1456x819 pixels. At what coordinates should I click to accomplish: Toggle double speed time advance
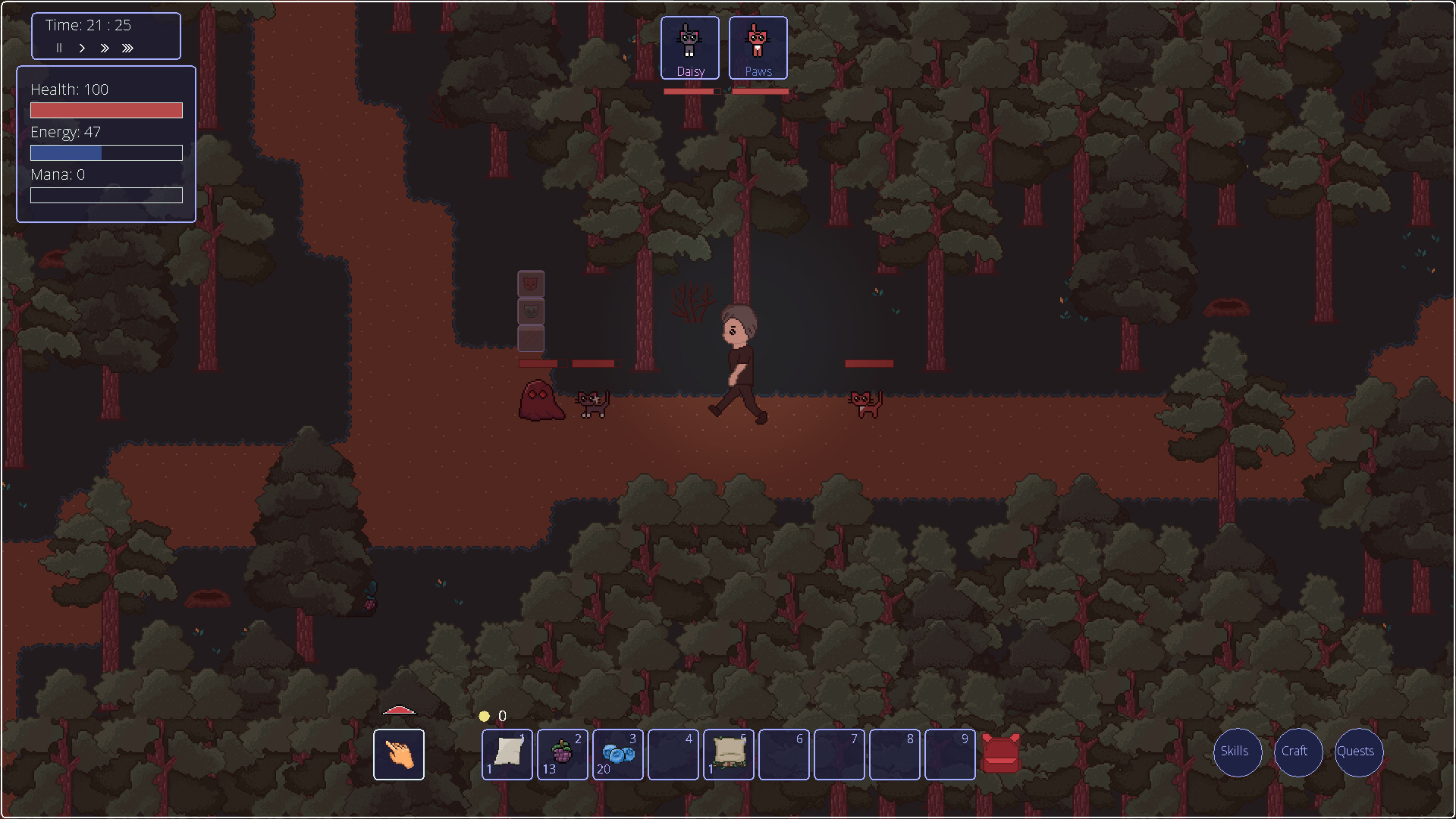105,48
